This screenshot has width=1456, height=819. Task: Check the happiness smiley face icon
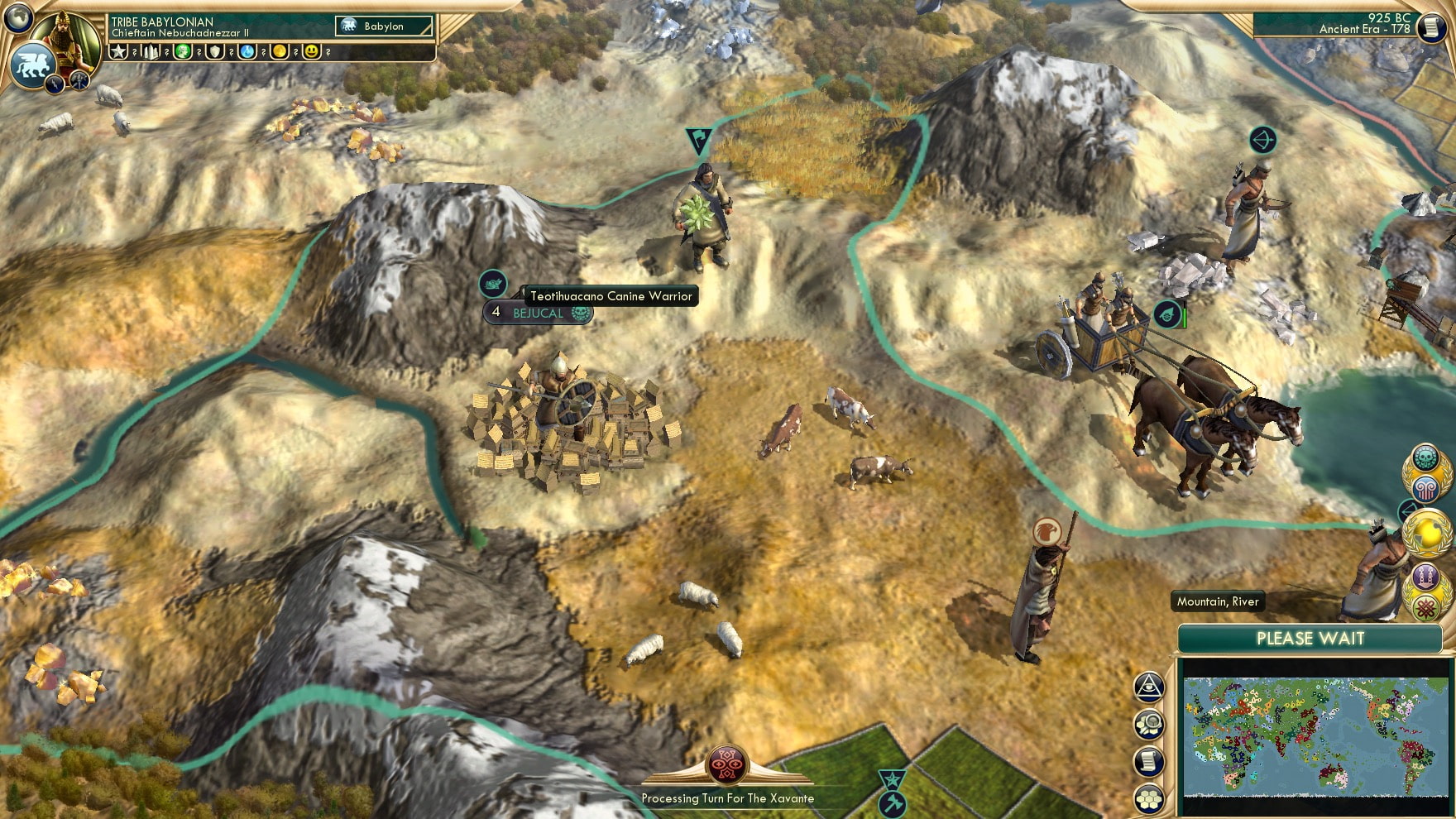coord(313,51)
